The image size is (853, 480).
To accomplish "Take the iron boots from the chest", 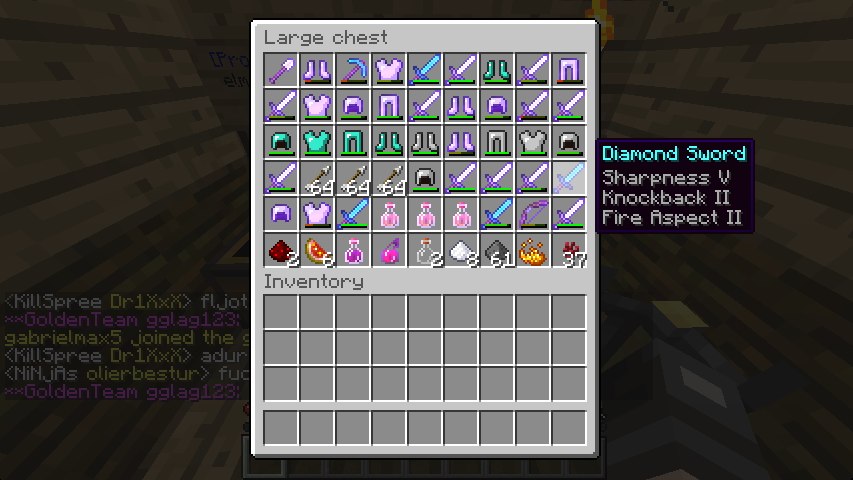I will click(x=426, y=141).
